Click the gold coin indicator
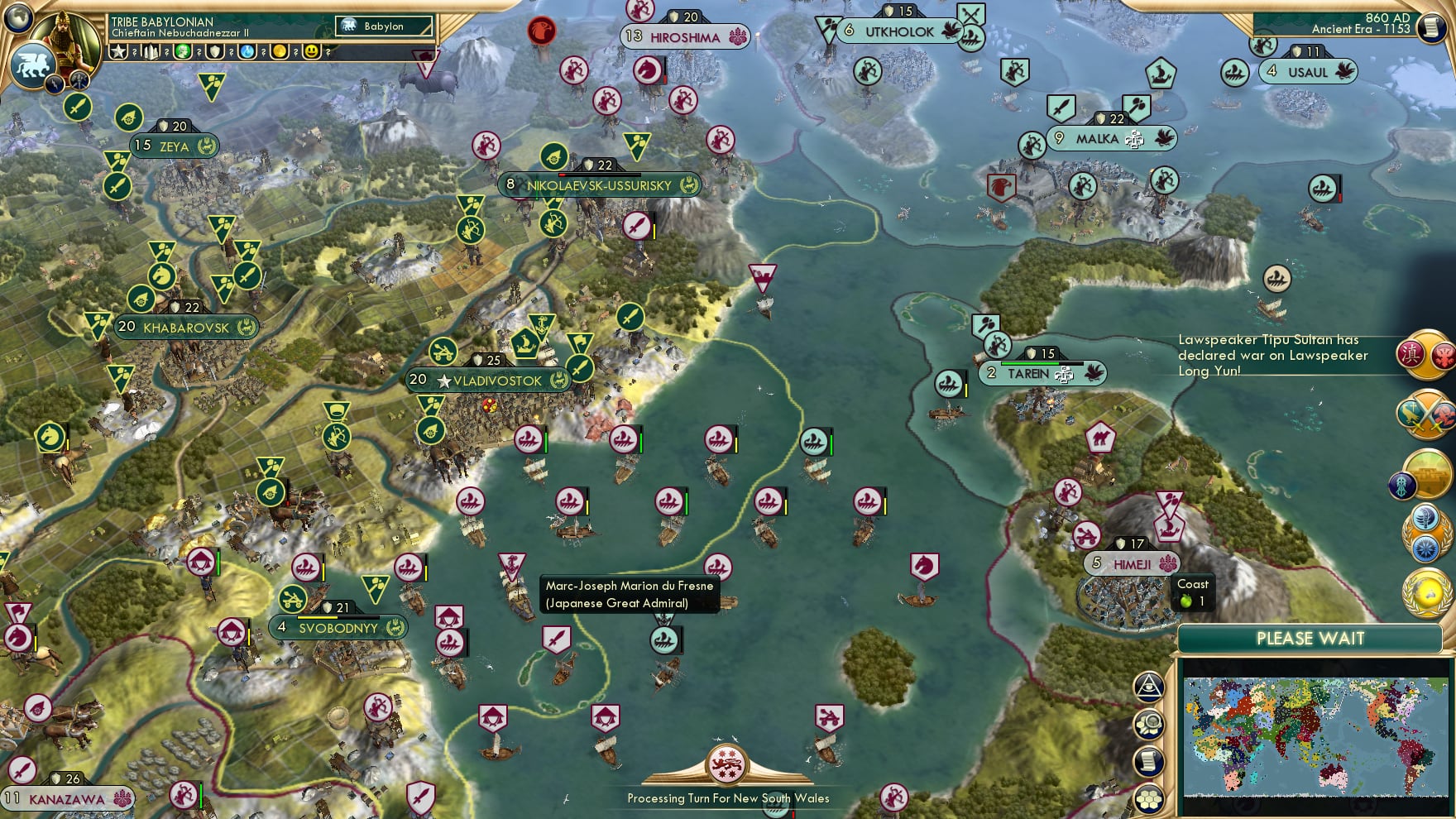Image resolution: width=1456 pixels, height=819 pixels. 280,51
